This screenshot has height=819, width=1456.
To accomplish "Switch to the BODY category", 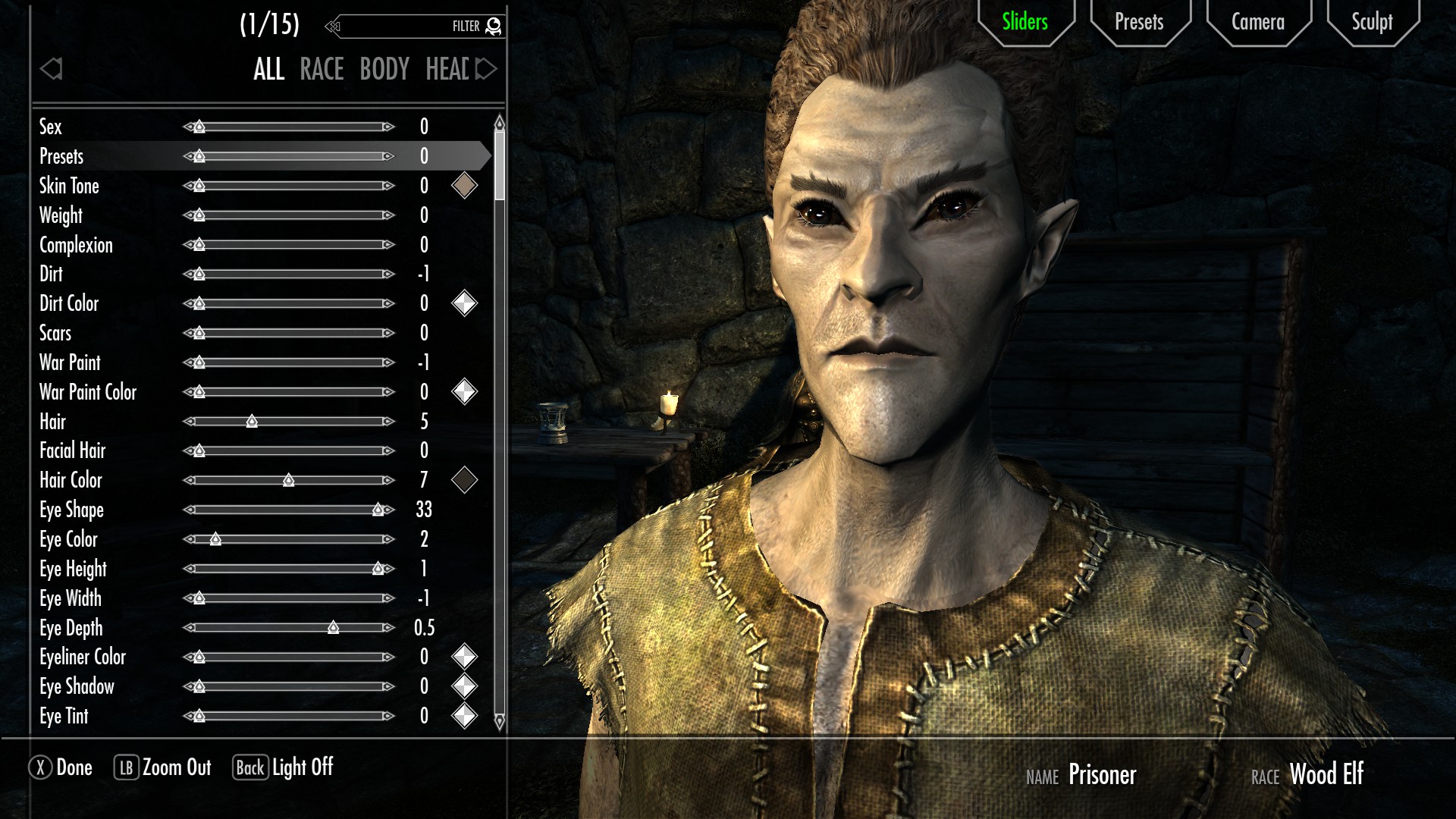I will coord(384,70).
